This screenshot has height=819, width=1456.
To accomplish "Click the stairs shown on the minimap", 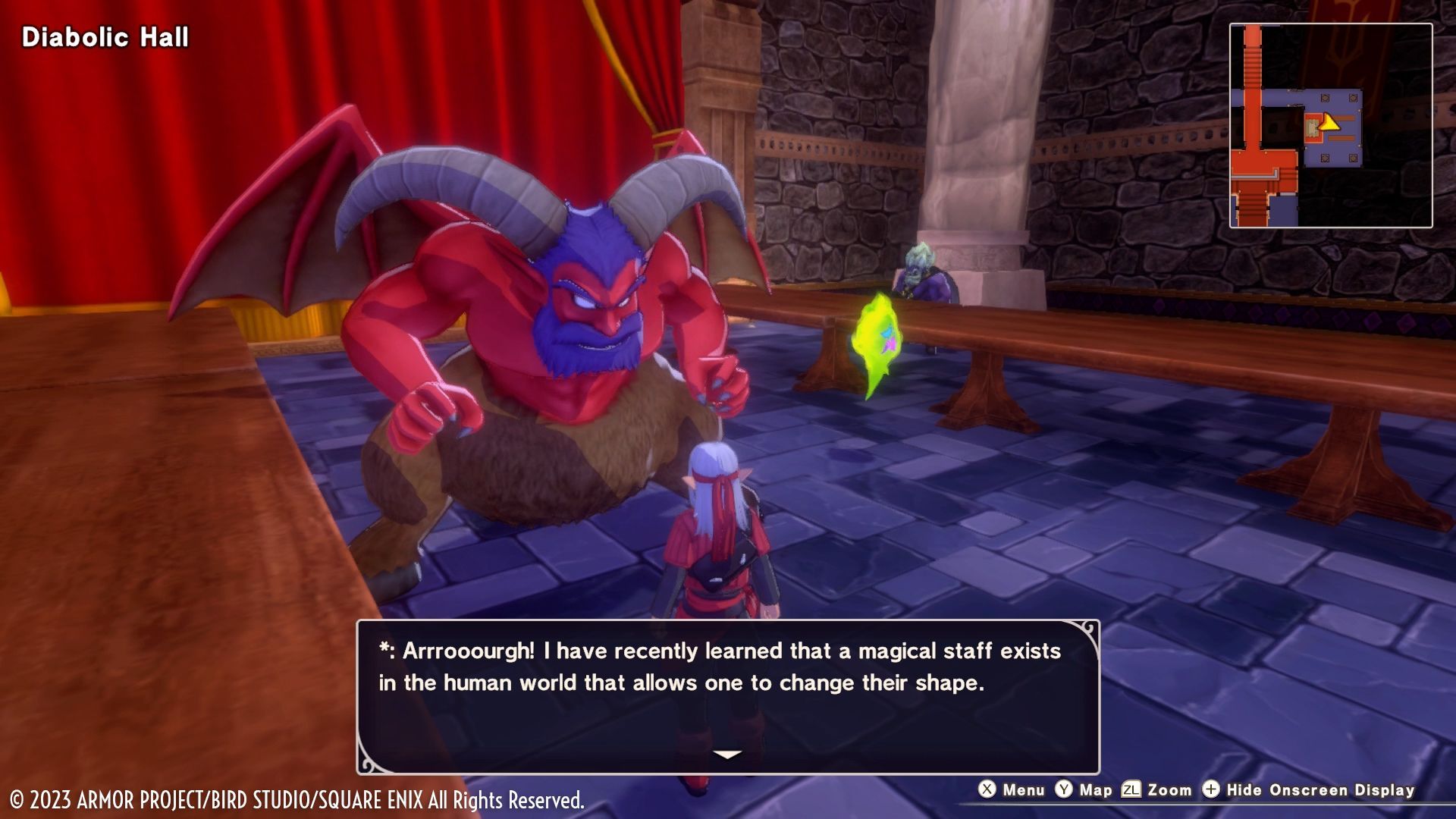I will pyautogui.click(x=1251, y=64).
